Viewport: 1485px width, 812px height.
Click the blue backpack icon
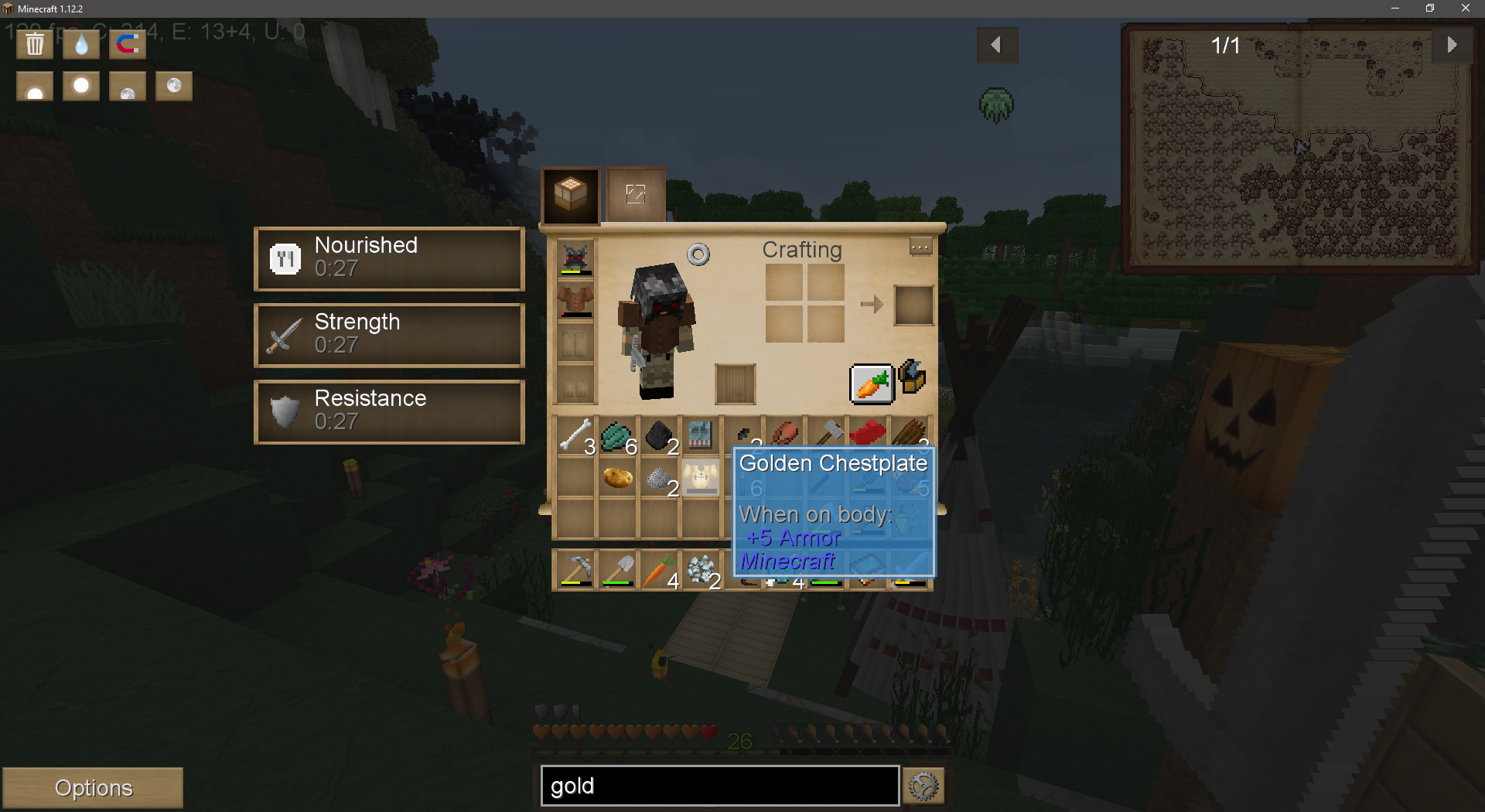[x=913, y=377]
